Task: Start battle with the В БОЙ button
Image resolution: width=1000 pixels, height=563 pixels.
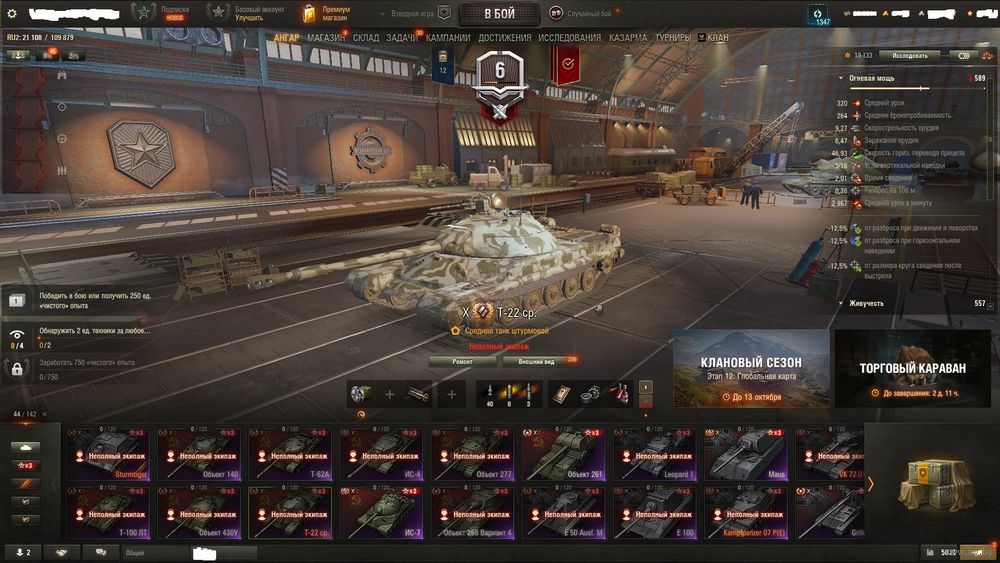Action: pos(499,14)
